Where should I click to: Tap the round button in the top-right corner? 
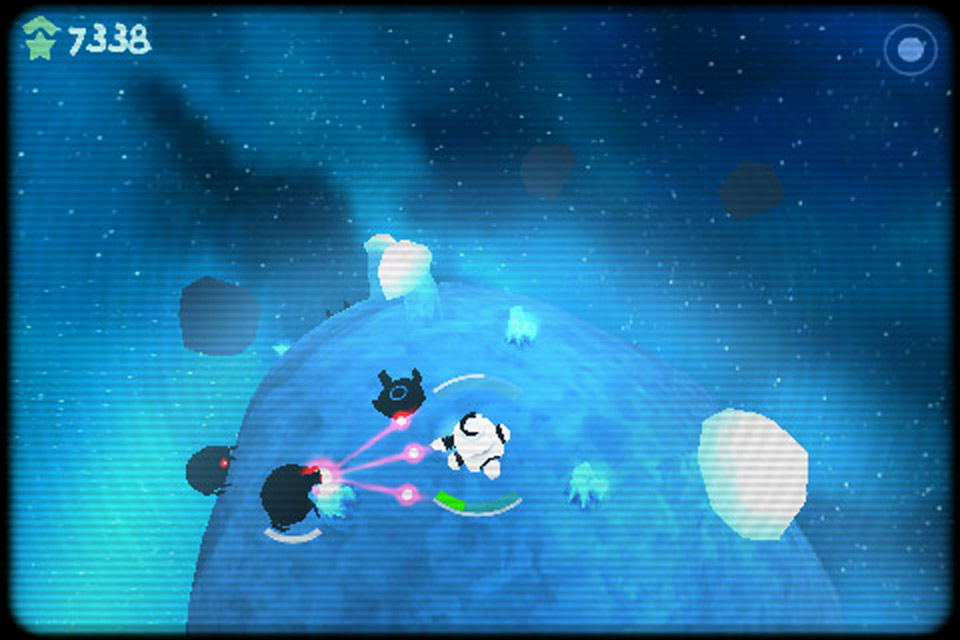pos(910,49)
